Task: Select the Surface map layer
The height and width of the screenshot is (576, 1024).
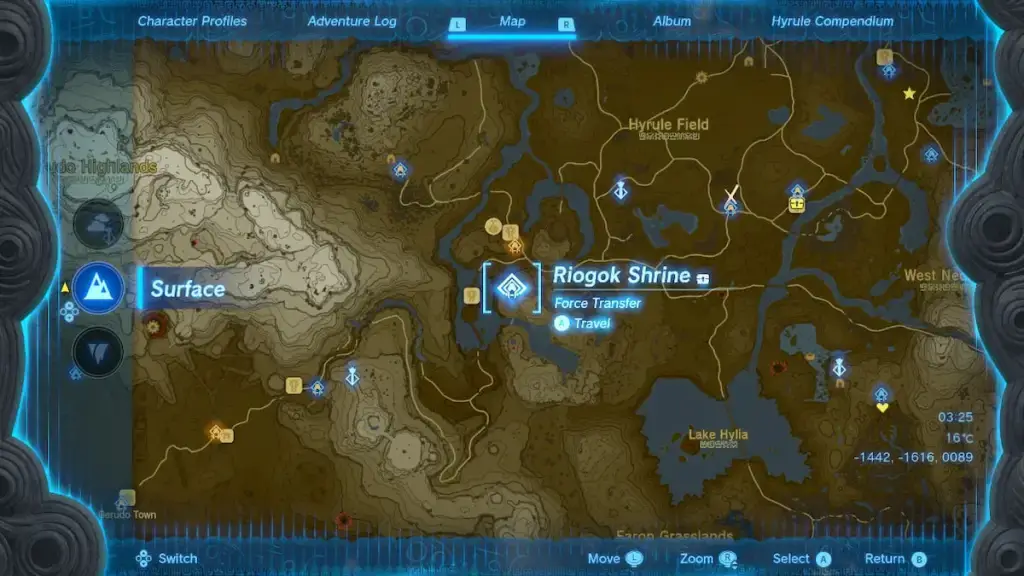Action: tap(99, 288)
